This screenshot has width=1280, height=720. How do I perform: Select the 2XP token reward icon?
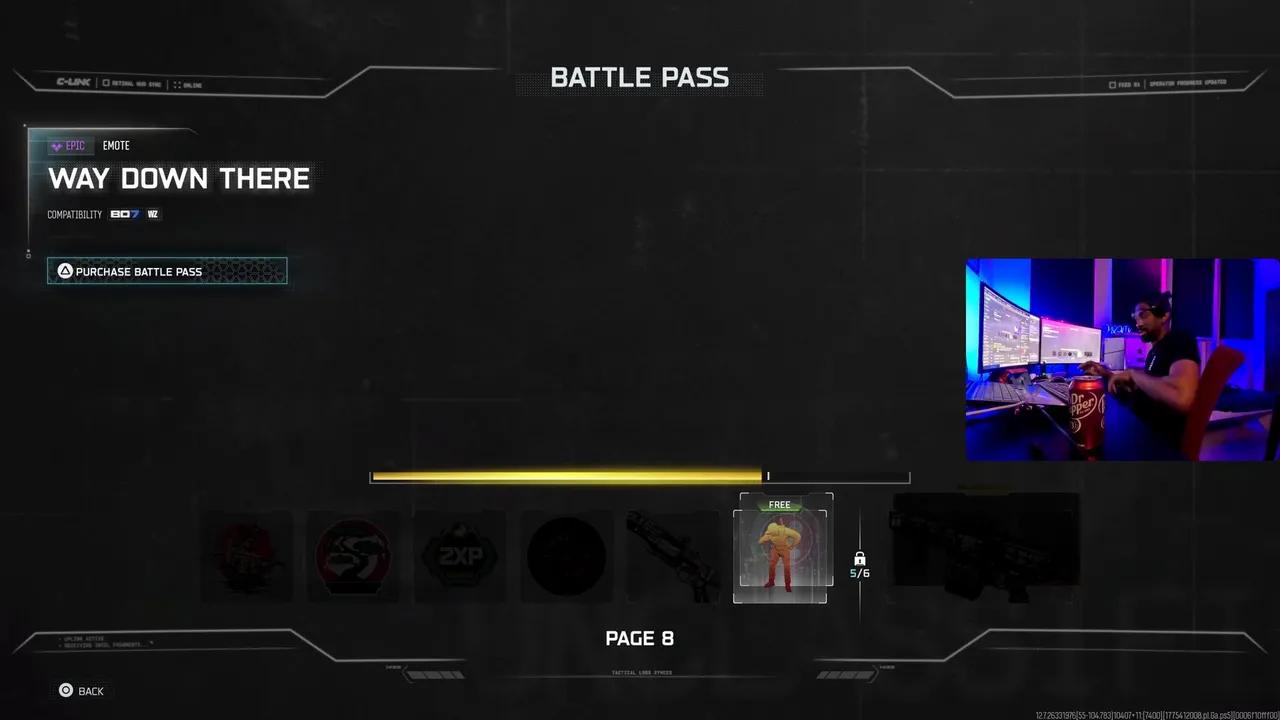click(x=460, y=556)
